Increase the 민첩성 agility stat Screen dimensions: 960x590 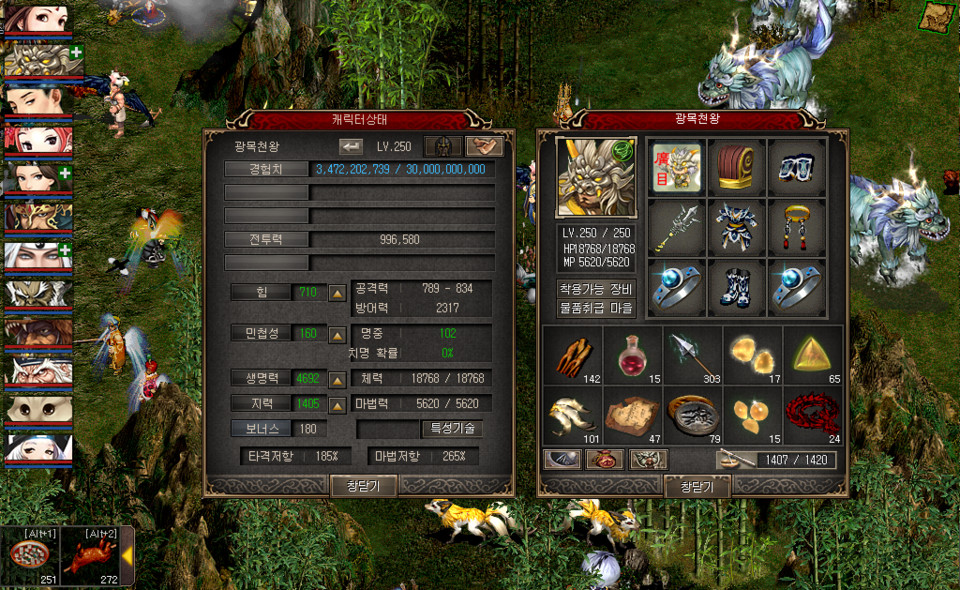[x=338, y=333]
